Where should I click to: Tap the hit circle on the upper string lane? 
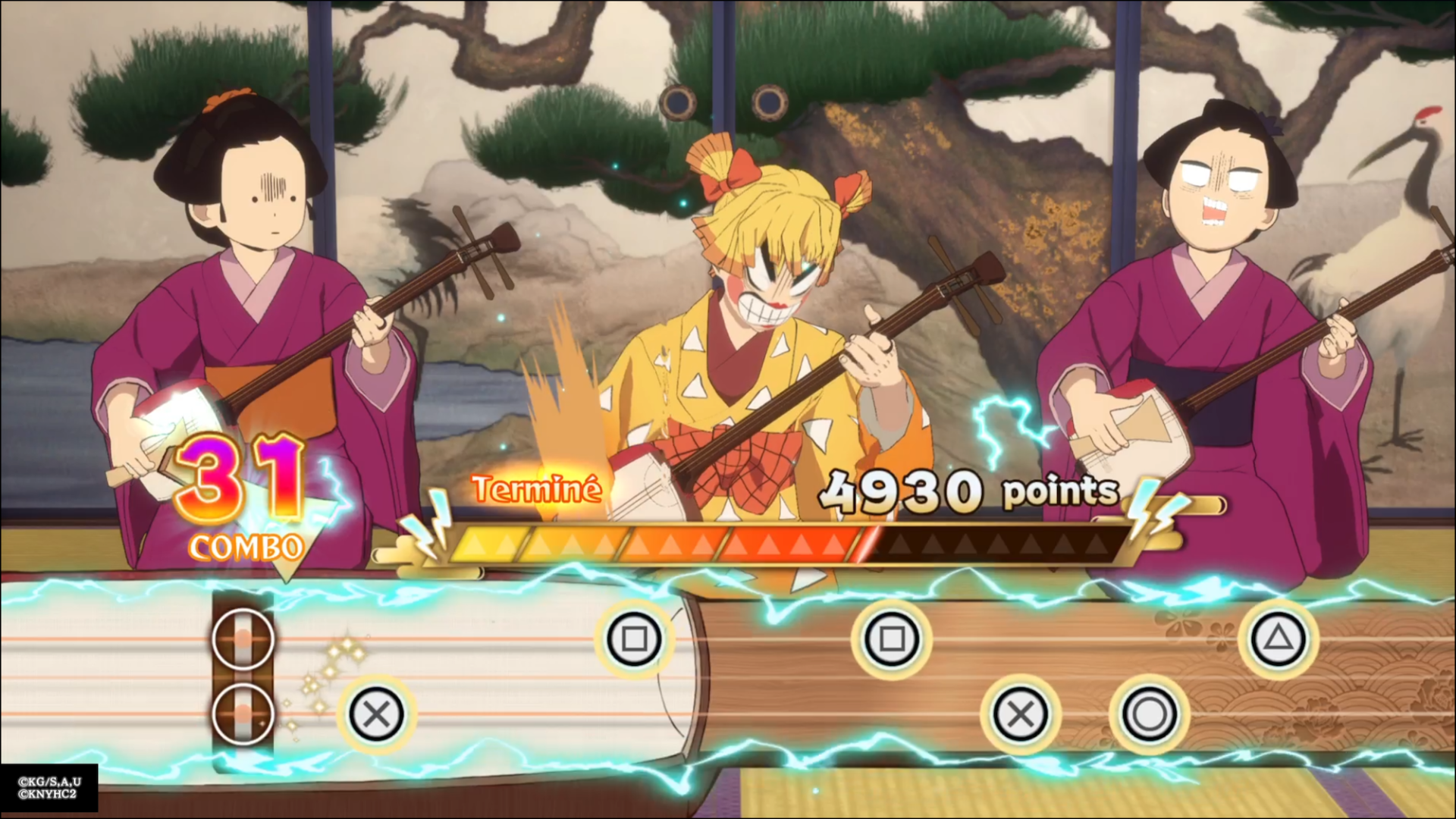[243, 639]
